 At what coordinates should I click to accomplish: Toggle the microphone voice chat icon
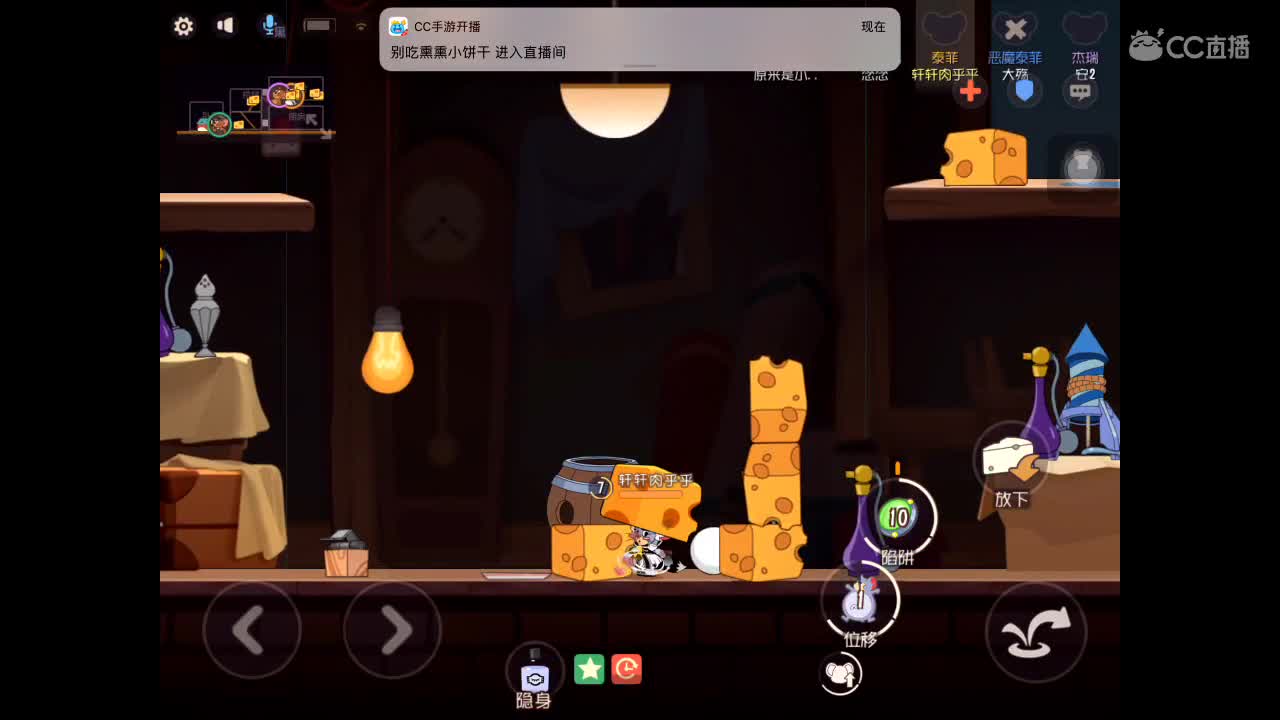tap(267, 27)
